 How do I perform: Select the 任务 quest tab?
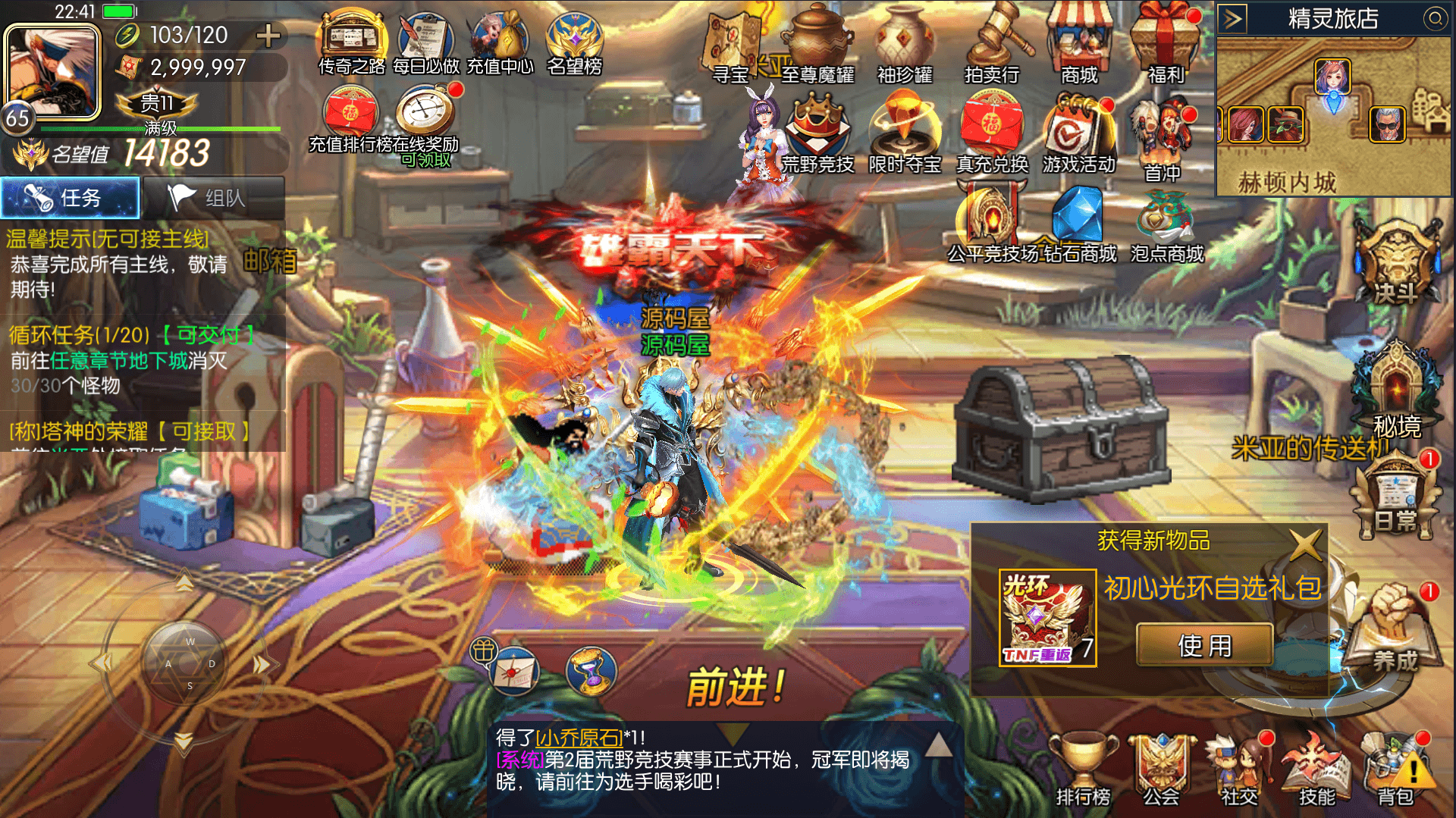tap(70, 198)
